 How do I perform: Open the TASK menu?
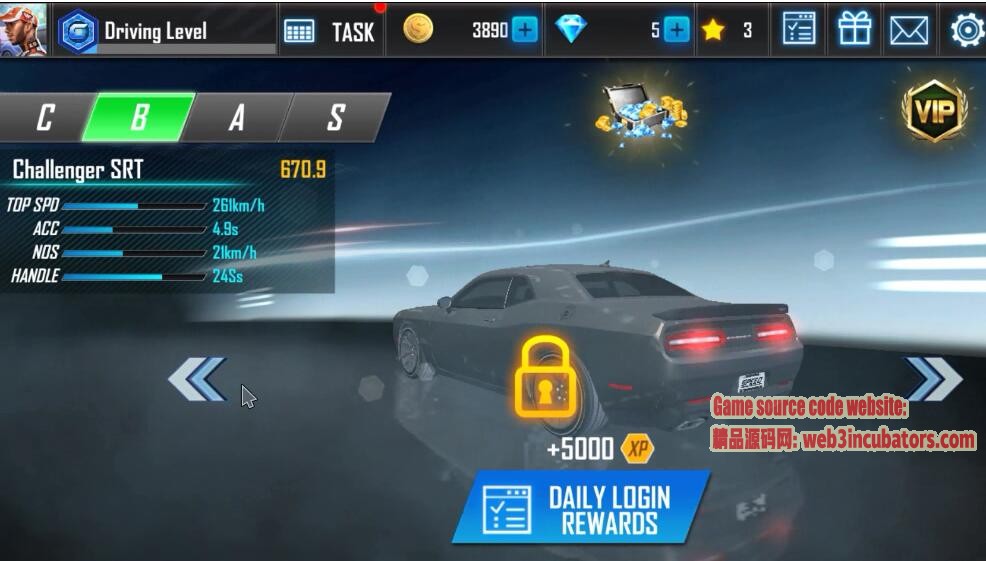coord(330,31)
